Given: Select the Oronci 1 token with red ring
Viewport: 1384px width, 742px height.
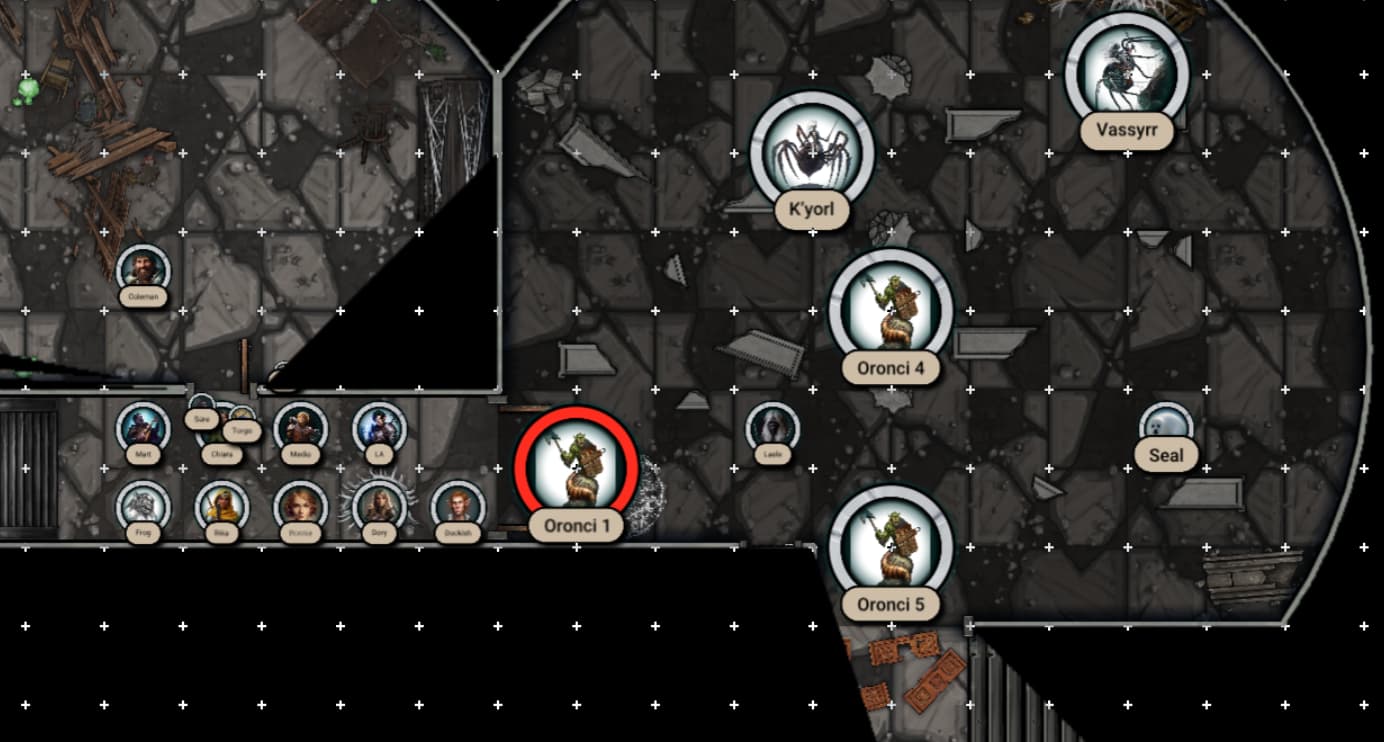Looking at the screenshot, I should pyautogui.click(x=576, y=465).
